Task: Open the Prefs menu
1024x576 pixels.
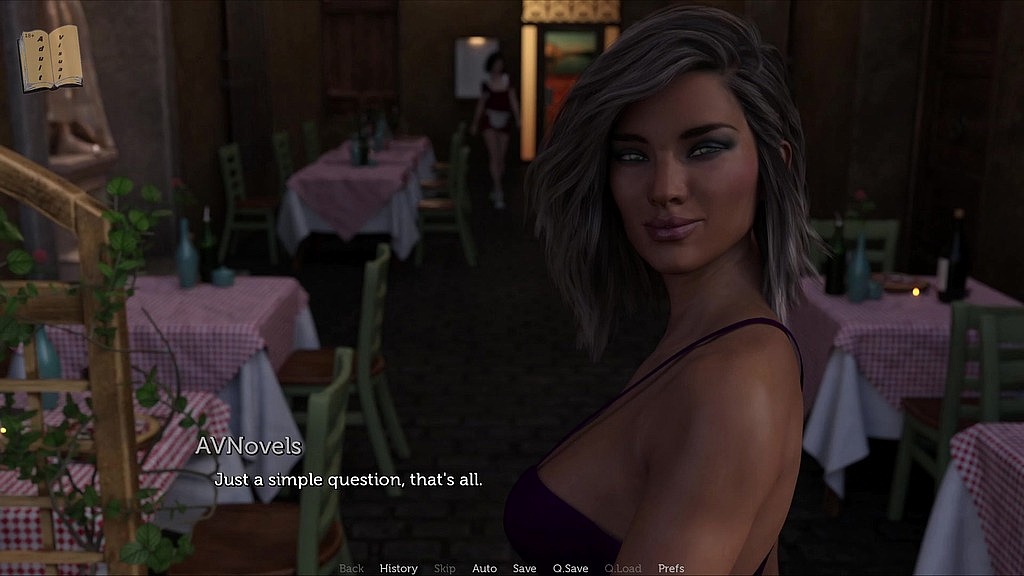Action: click(671, 568)
